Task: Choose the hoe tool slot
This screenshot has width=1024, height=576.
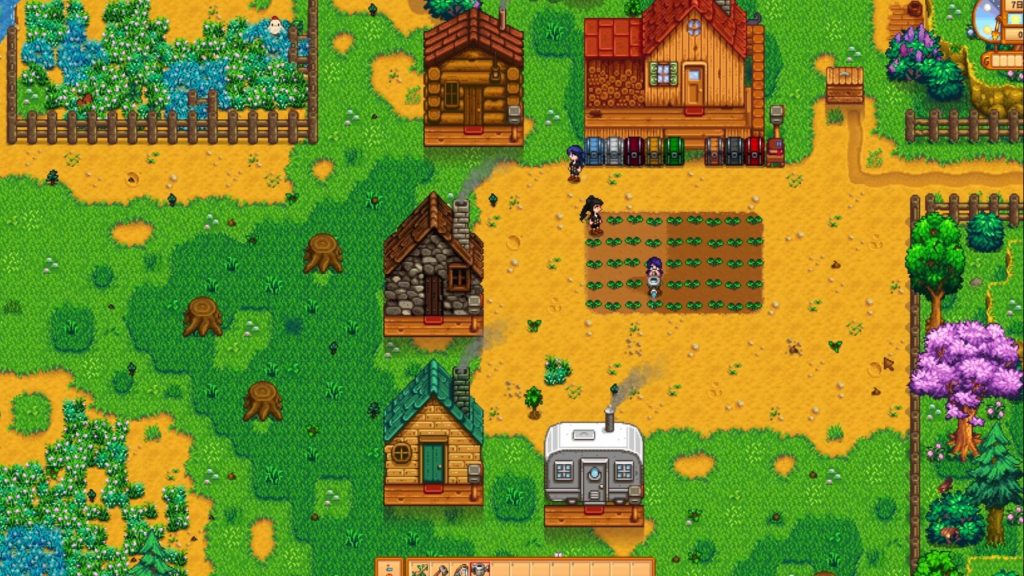Action: click(x=441, y=570)
